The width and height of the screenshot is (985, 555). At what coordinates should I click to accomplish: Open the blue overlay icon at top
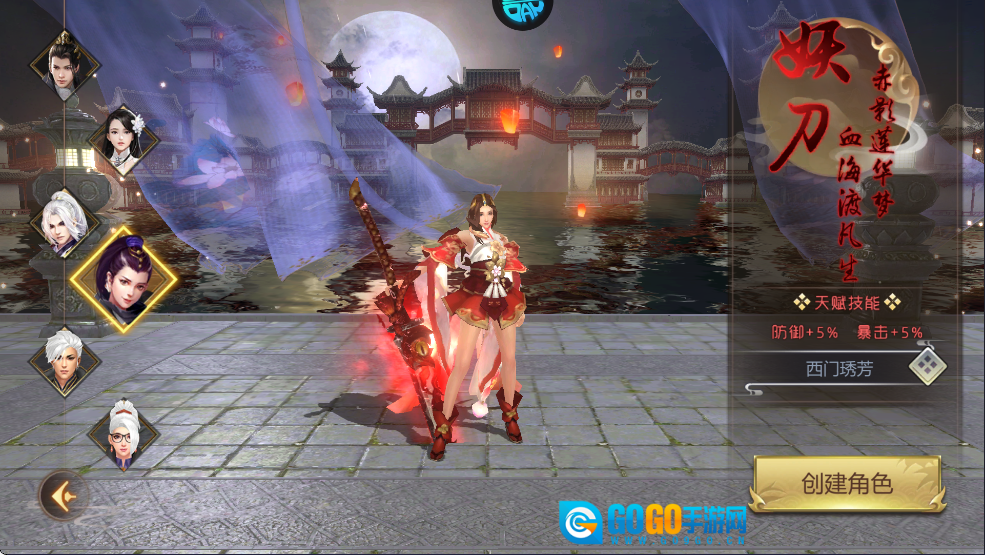[522, 12]
